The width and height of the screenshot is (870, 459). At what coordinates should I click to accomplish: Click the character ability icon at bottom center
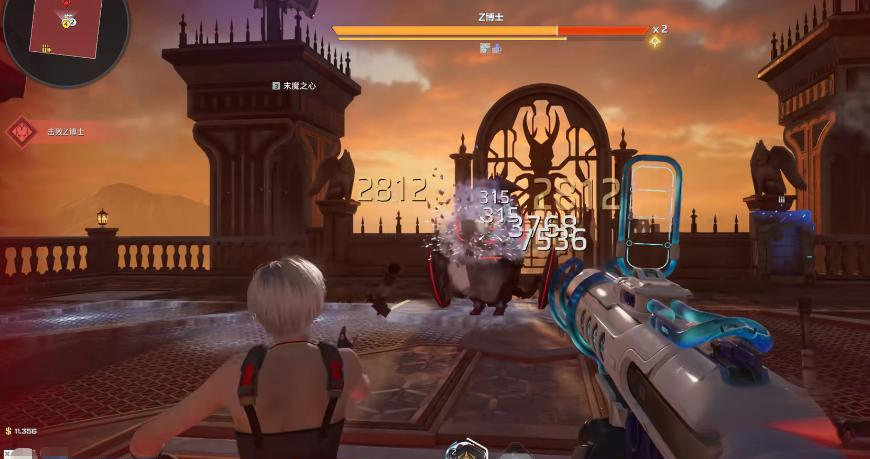466,451
